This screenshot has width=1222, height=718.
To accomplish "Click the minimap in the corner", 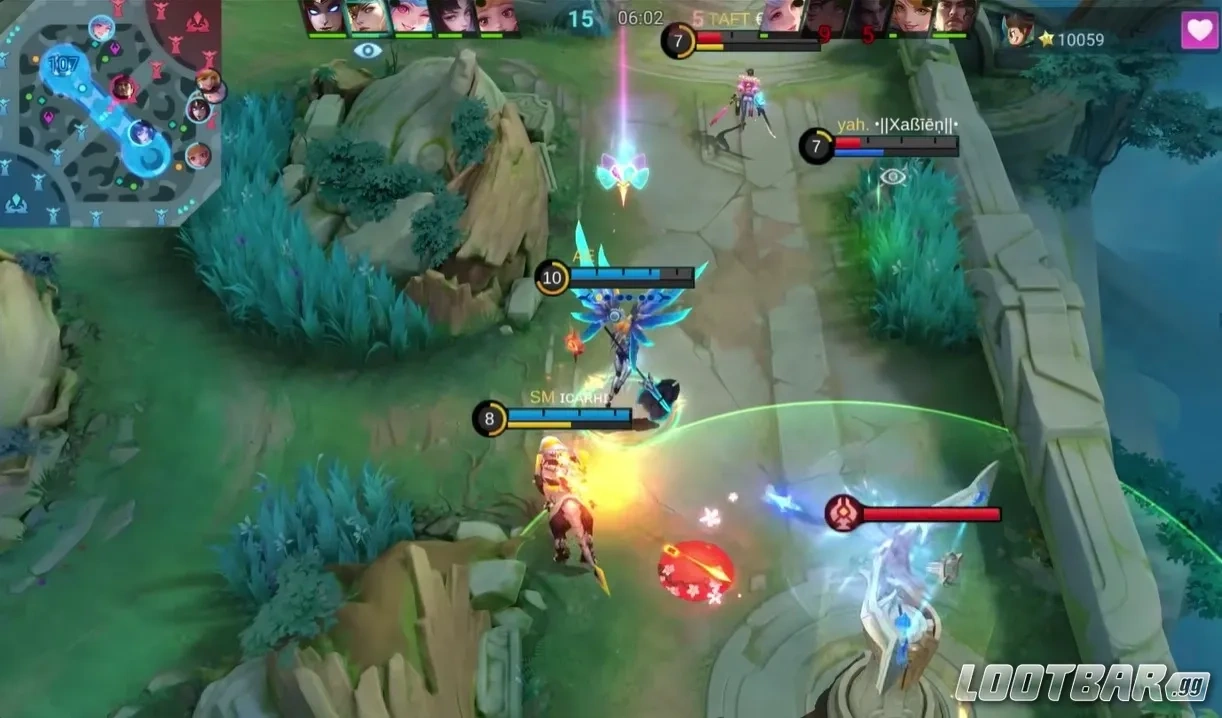I will click(110, 112).
